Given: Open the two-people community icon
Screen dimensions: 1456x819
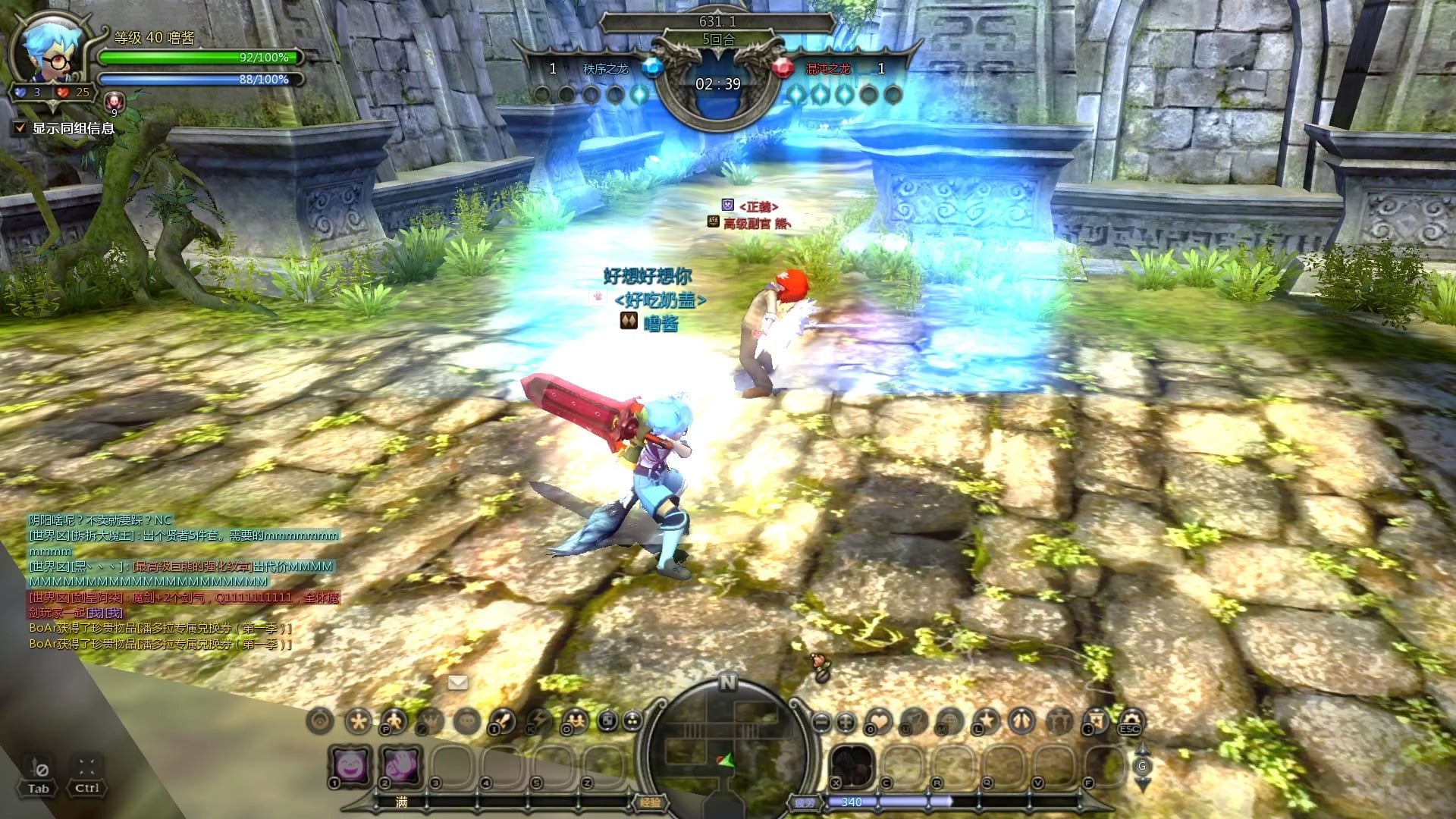Looking at the screenshot, I should 574,720.
